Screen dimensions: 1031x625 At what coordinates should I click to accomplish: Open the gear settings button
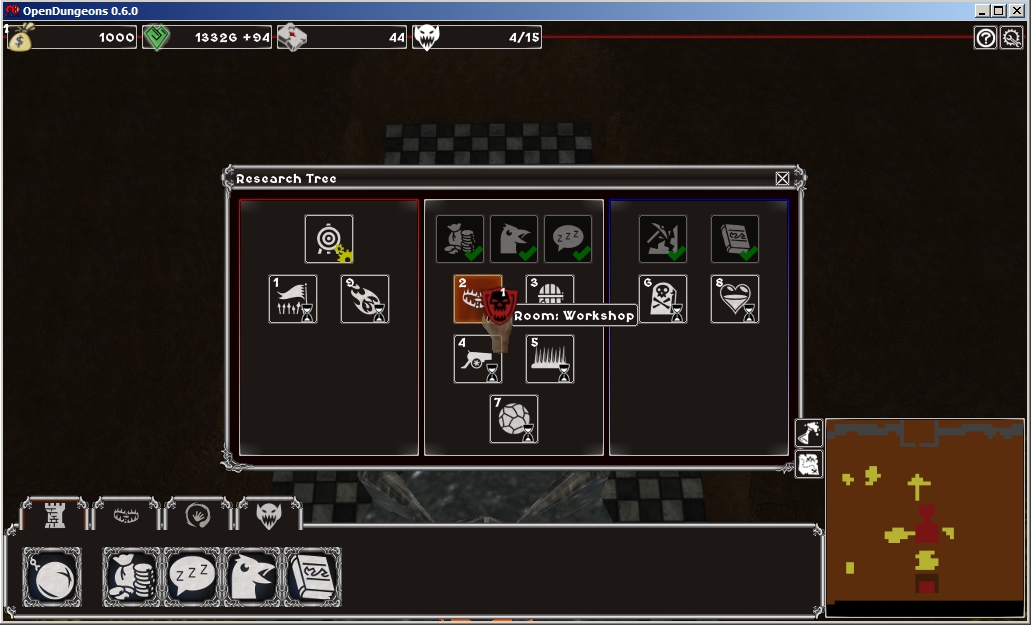coord(1011,38)
